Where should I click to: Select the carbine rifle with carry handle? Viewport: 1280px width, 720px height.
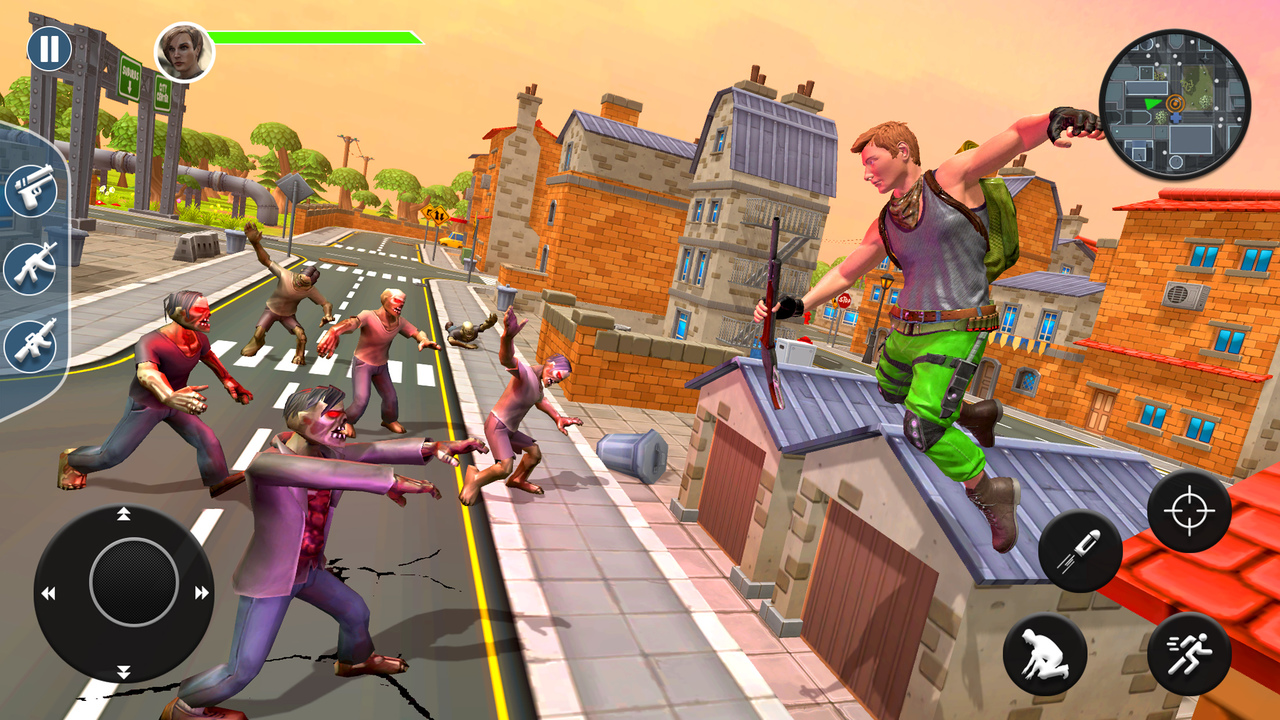31,345
